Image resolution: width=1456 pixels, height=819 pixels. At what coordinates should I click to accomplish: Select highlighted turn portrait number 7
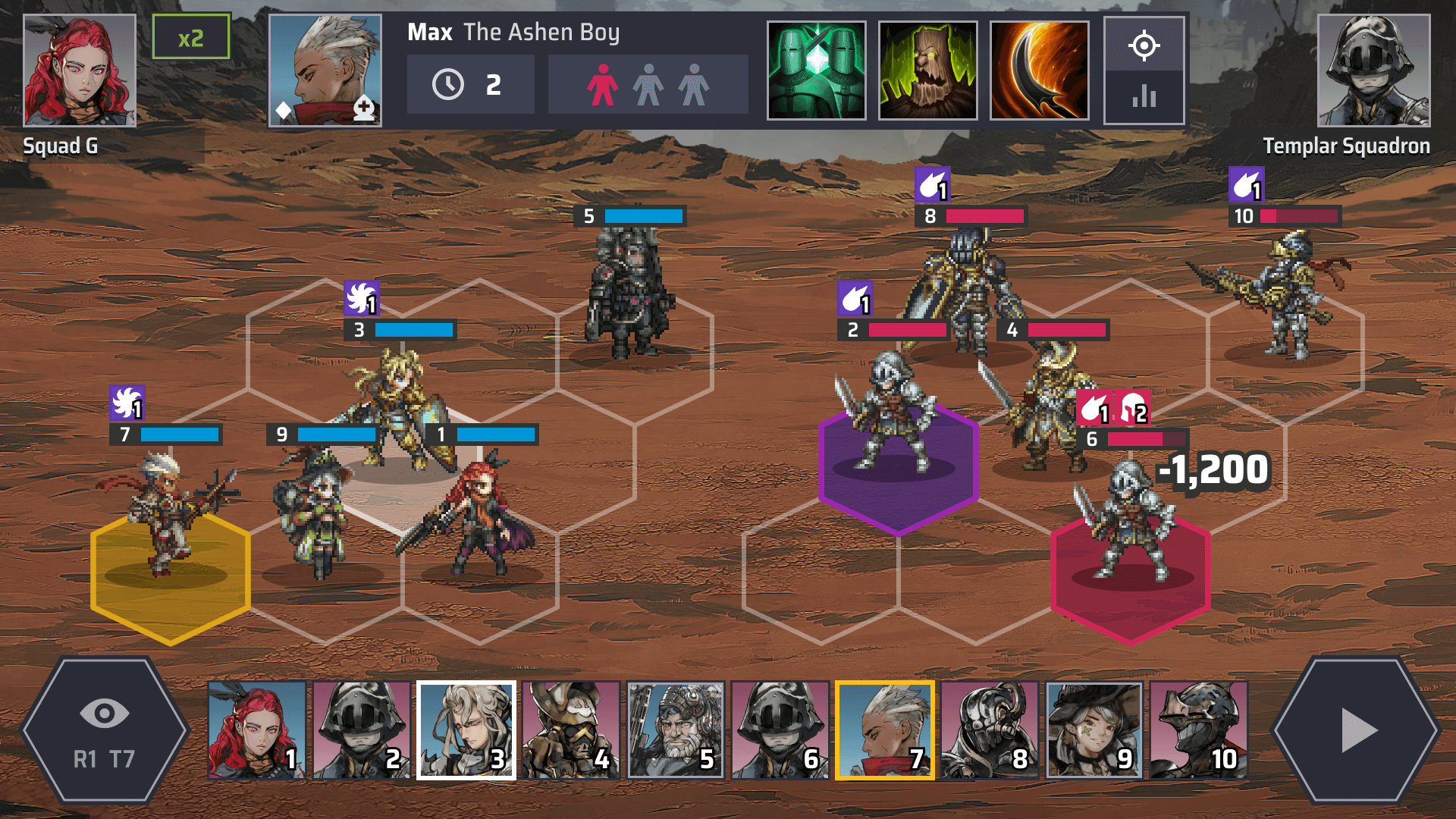[884, 730]
